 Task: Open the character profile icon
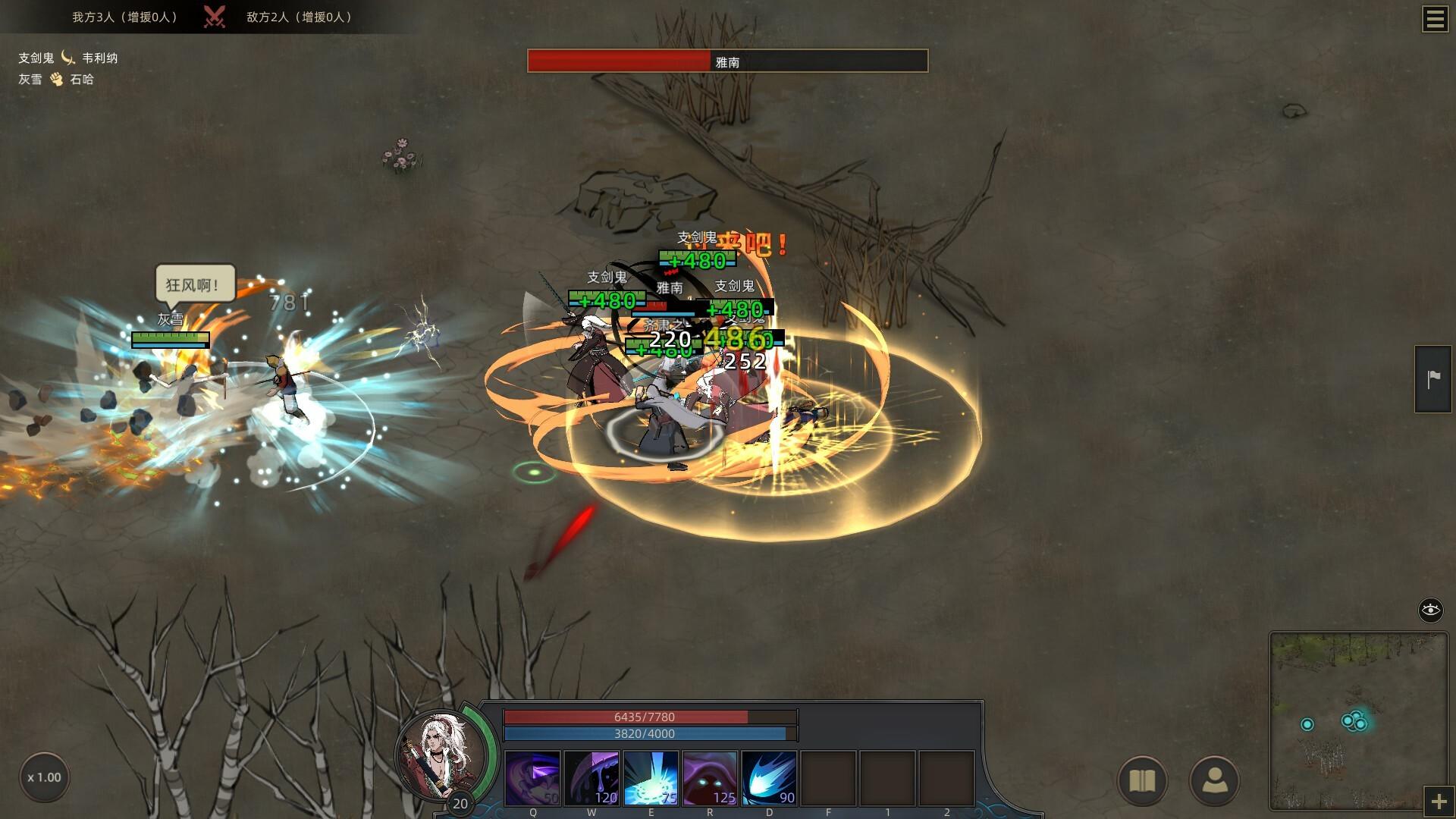pos(1215,780)
